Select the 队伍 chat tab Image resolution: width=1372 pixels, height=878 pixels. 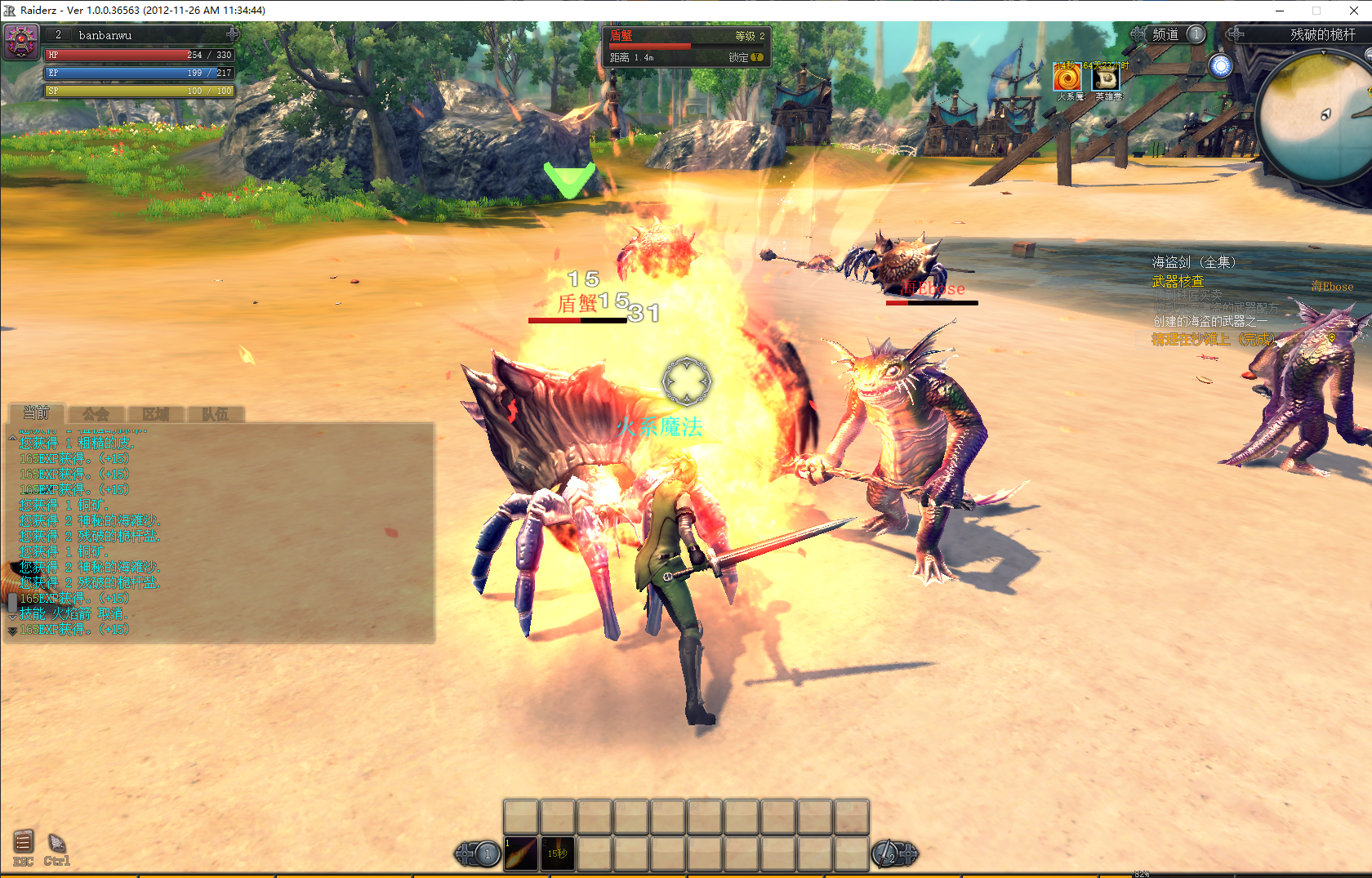[x=215, y=414]
